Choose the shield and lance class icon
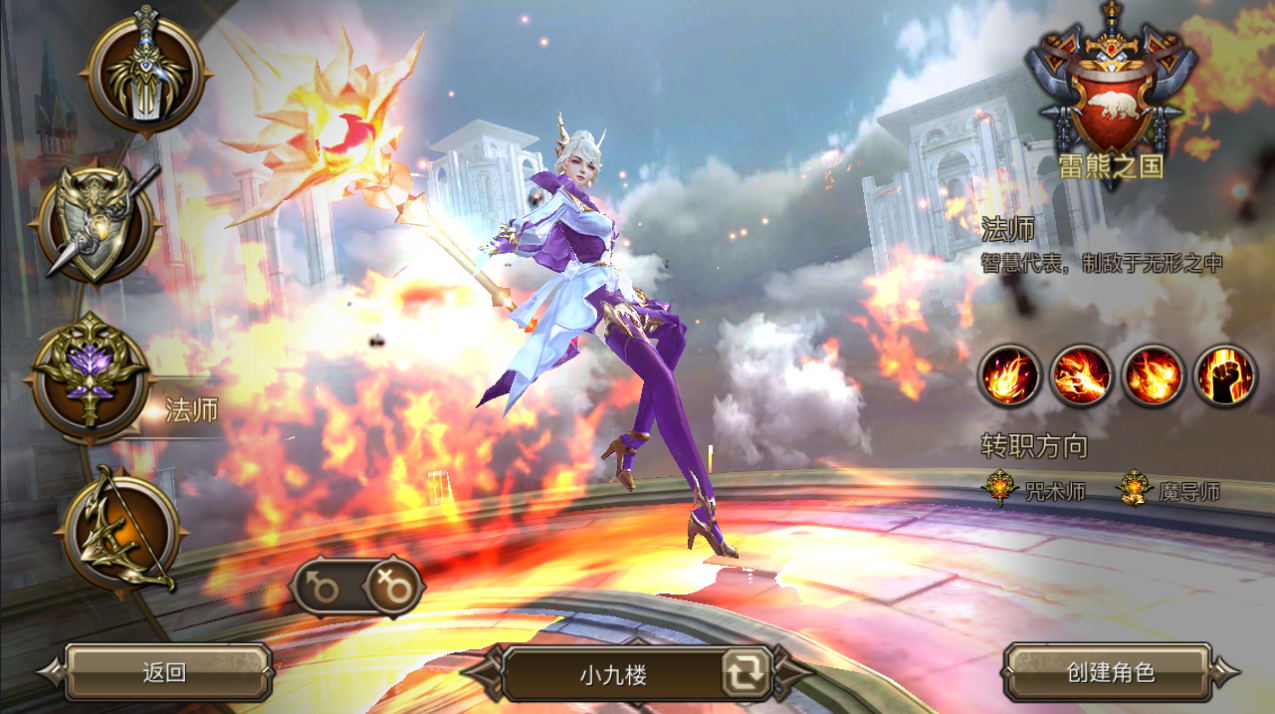Image resolution: width=1275 pixels, height=714 pixels. (x=96, y=223)
